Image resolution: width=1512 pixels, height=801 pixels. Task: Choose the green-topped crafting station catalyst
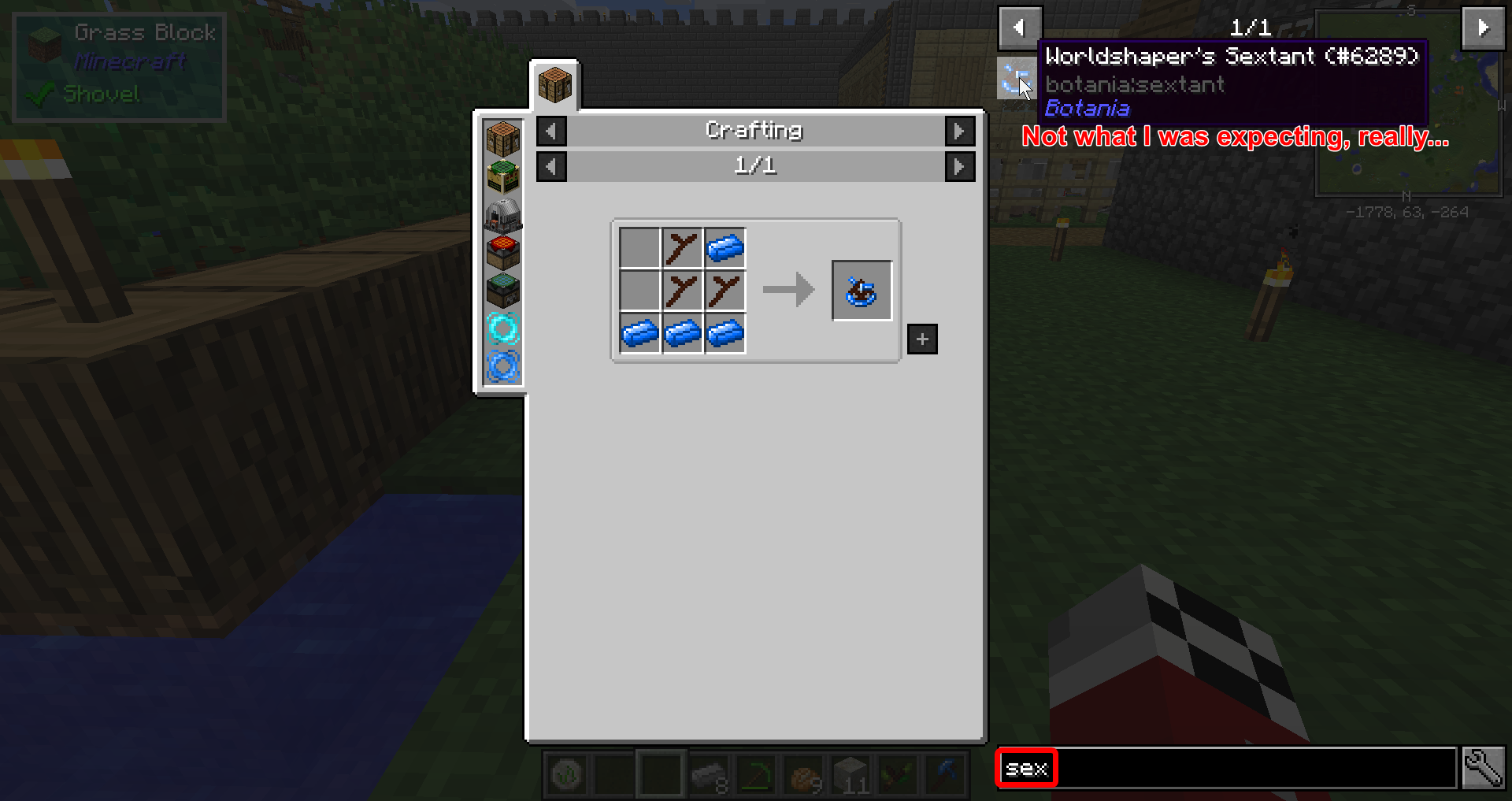coord(503,176)
